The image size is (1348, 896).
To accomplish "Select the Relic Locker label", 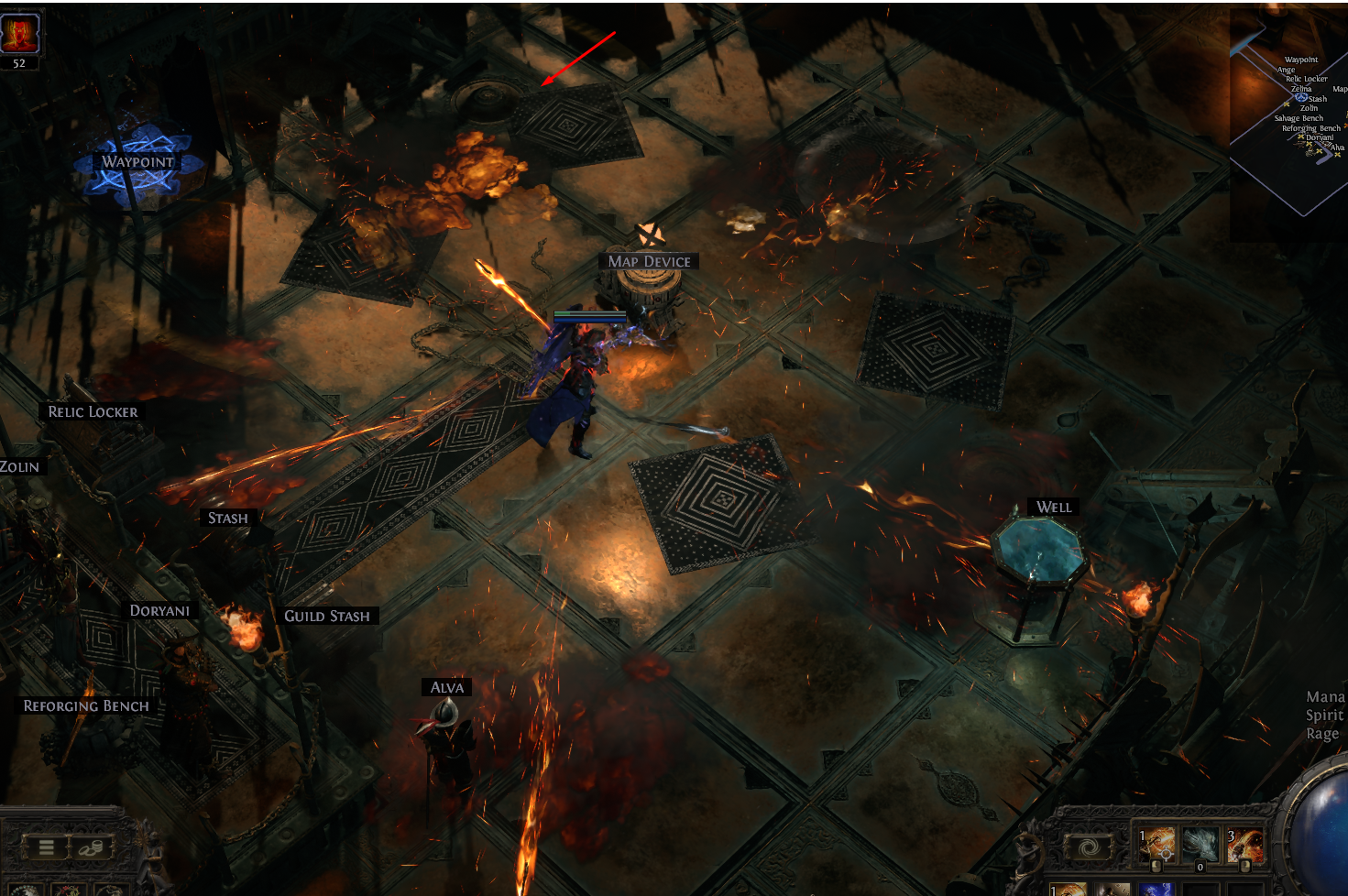I will click(x=93, y=412).
